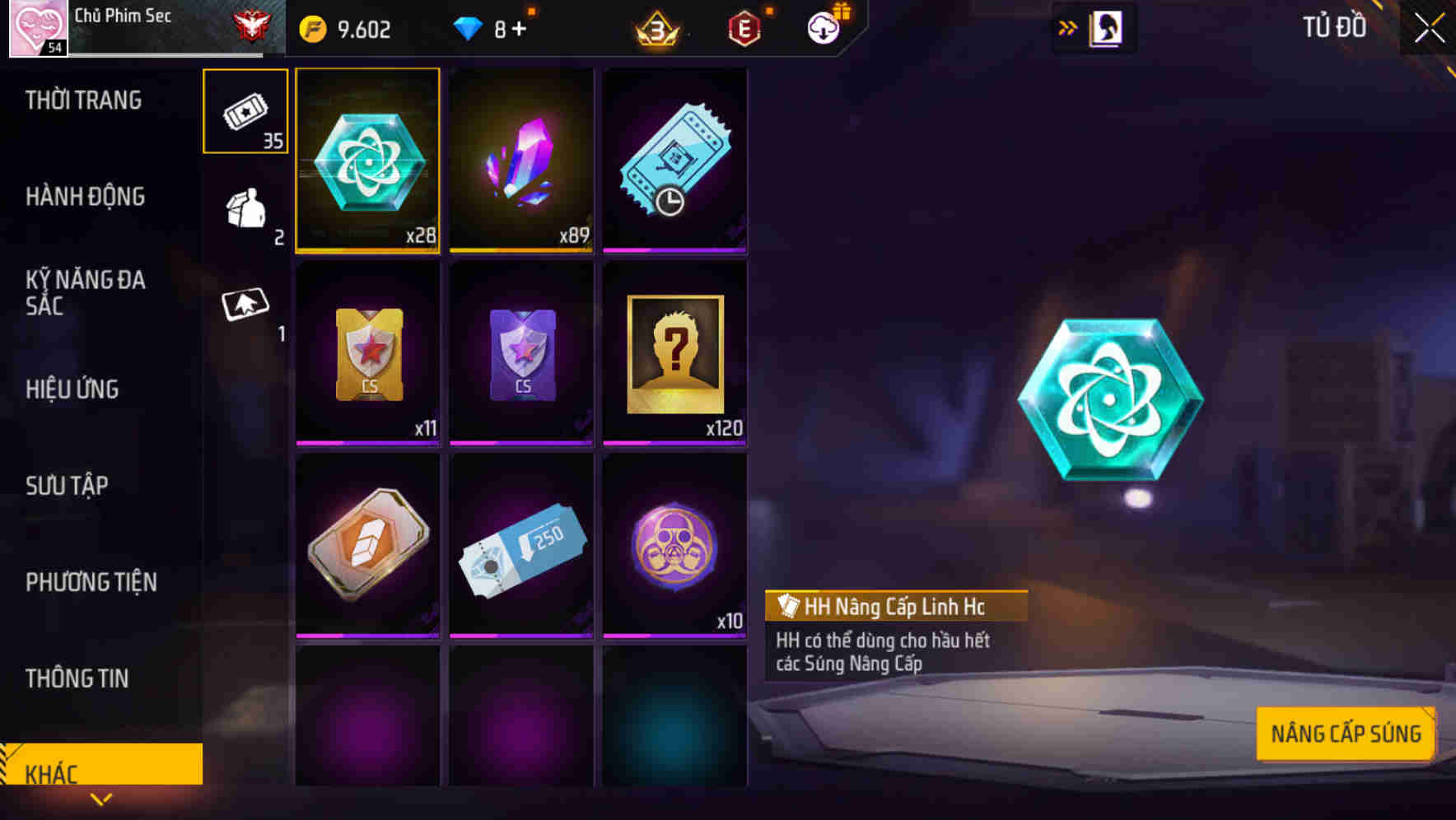Select the crystal shards item x89
Viewport: 1456px width, 820px height.
521,161
